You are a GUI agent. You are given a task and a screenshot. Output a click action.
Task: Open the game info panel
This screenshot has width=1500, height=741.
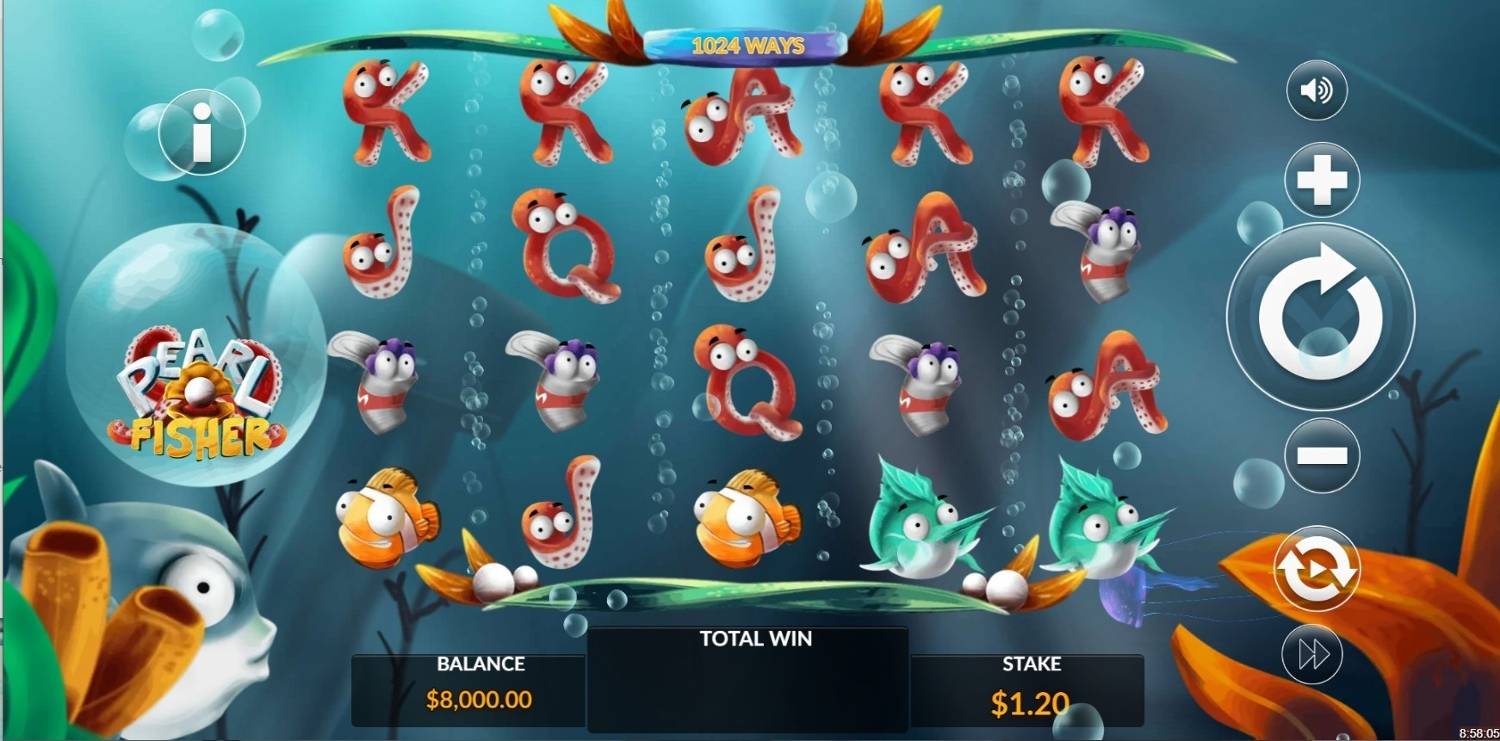point(202,132)
